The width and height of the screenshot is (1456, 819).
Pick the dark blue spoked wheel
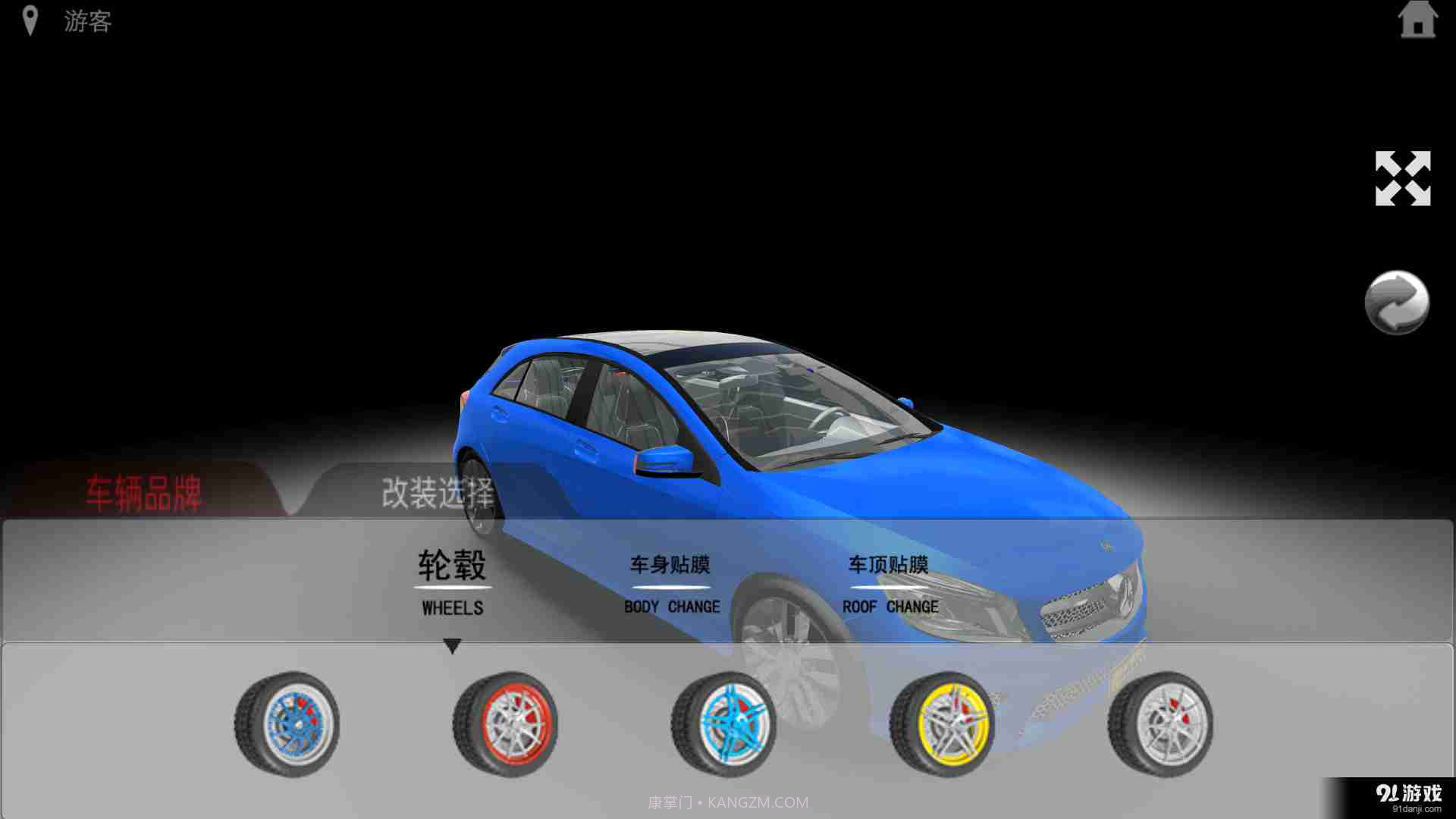point(287,724)
